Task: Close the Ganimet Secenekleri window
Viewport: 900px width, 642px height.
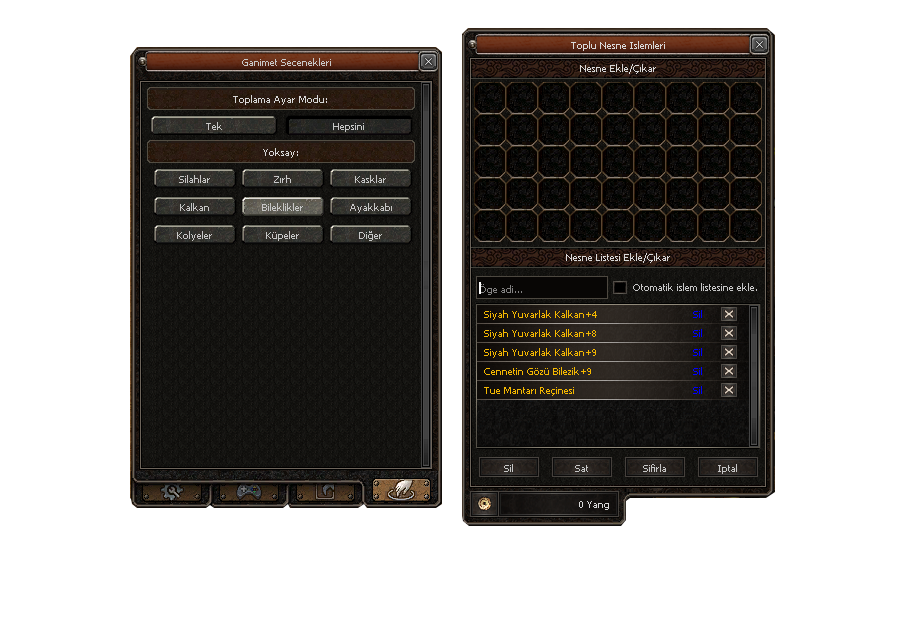Action: [428, 62]
